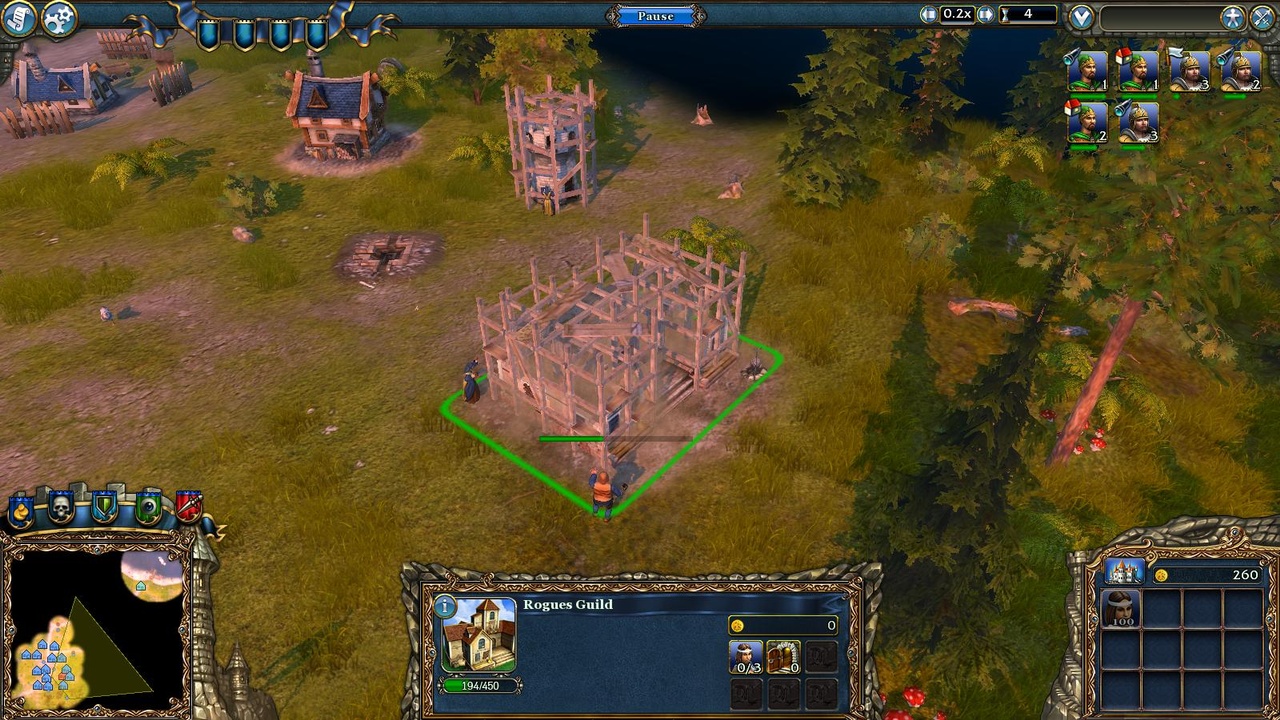
Task: Select the level 2 ranger hero portrait
Action: click(1085, 124)
